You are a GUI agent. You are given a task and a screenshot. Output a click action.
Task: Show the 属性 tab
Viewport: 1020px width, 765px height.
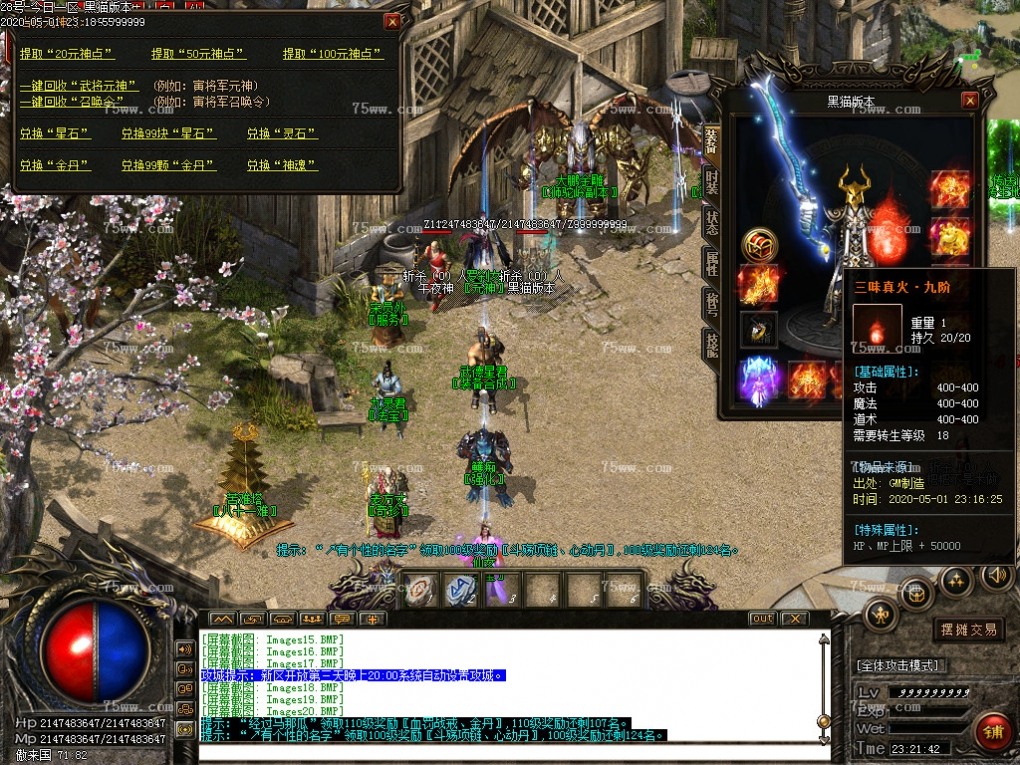[711, 263]
